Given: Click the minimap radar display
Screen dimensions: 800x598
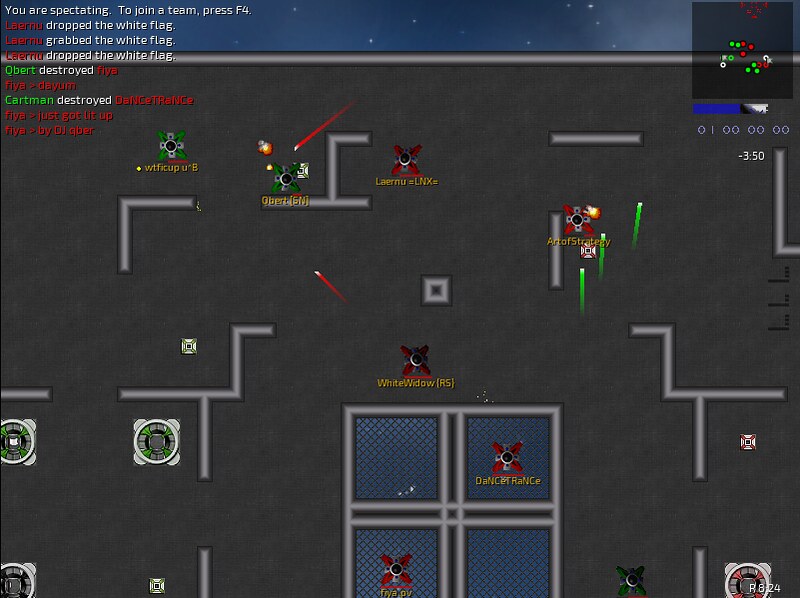Looking at the screenshot, I should [x=742, y=51].
